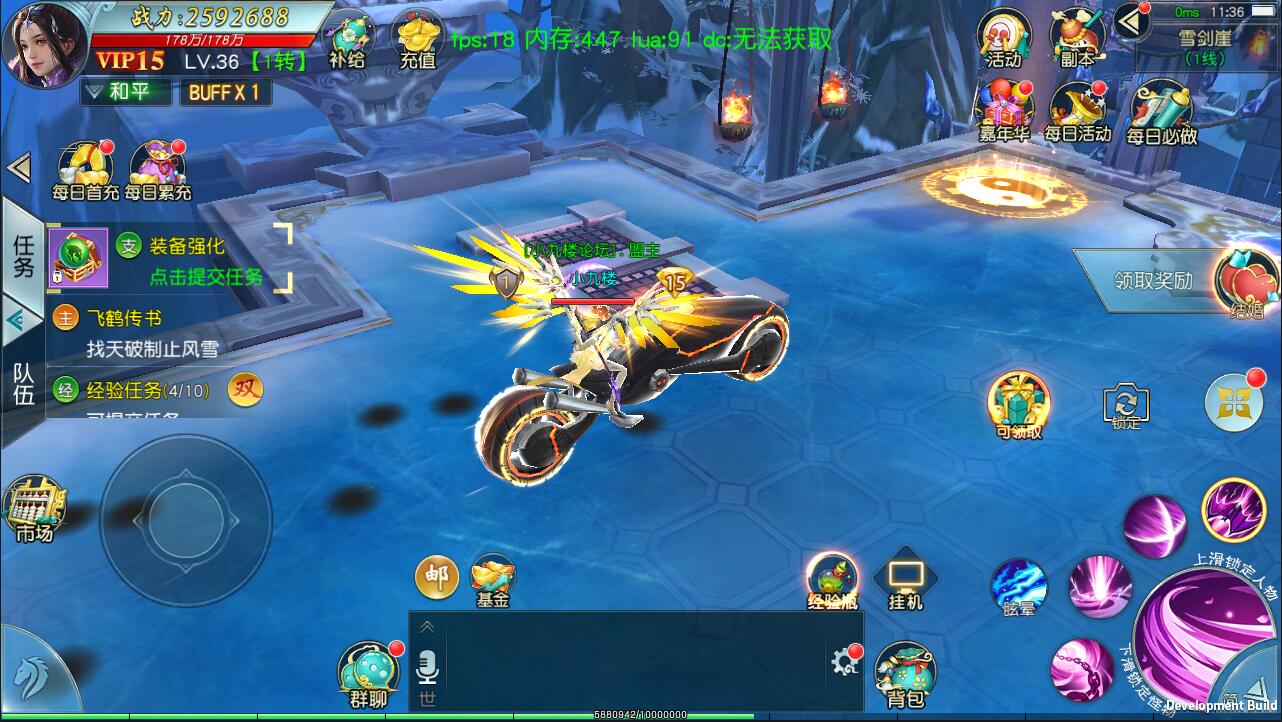Open the 背包 backpack inventory
1282x722 pixels.
click(x=904, y=675)
